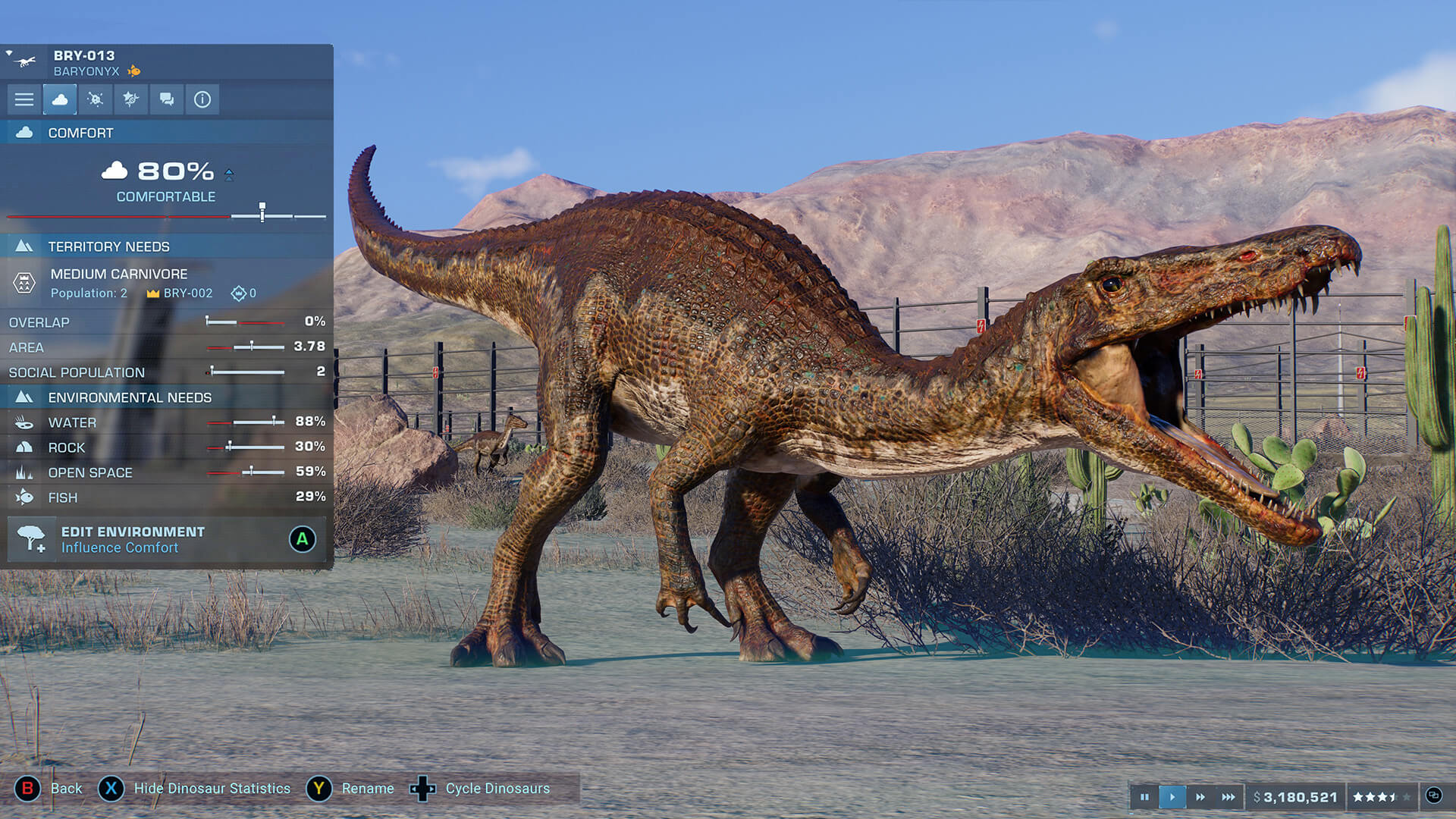Open the dinosaur panel hamburger menu
This screenshot has height=819, width=1456.
point(24,99)
